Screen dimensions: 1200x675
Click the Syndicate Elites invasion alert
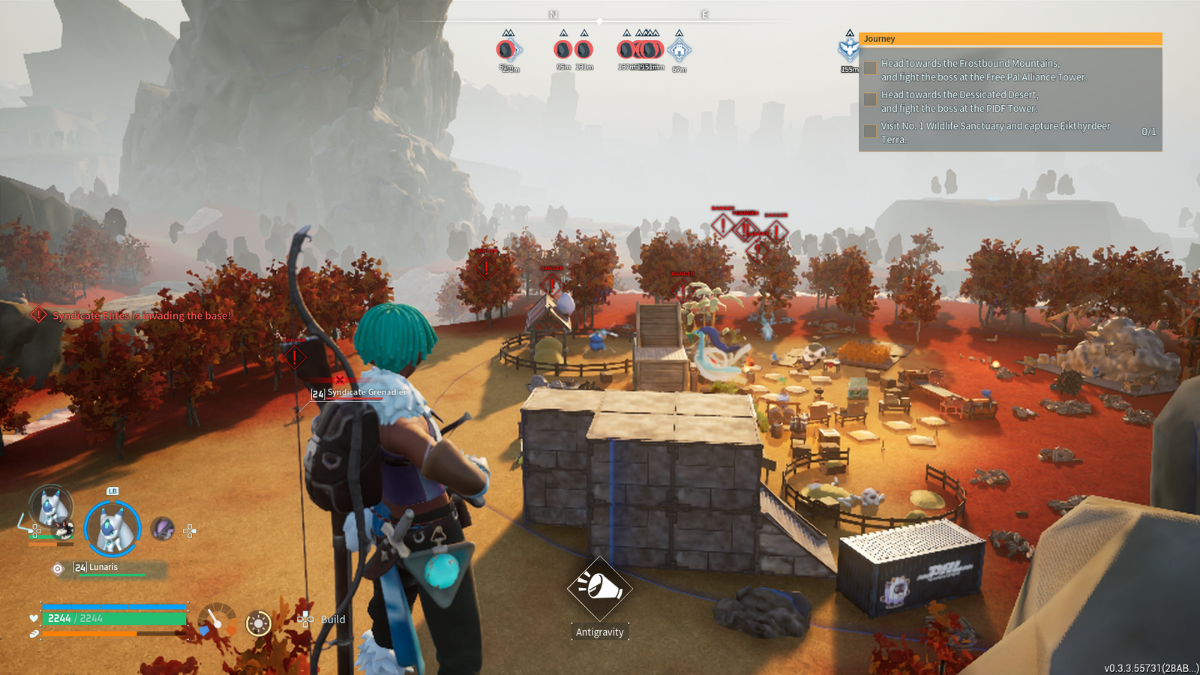tap(133, 315)
